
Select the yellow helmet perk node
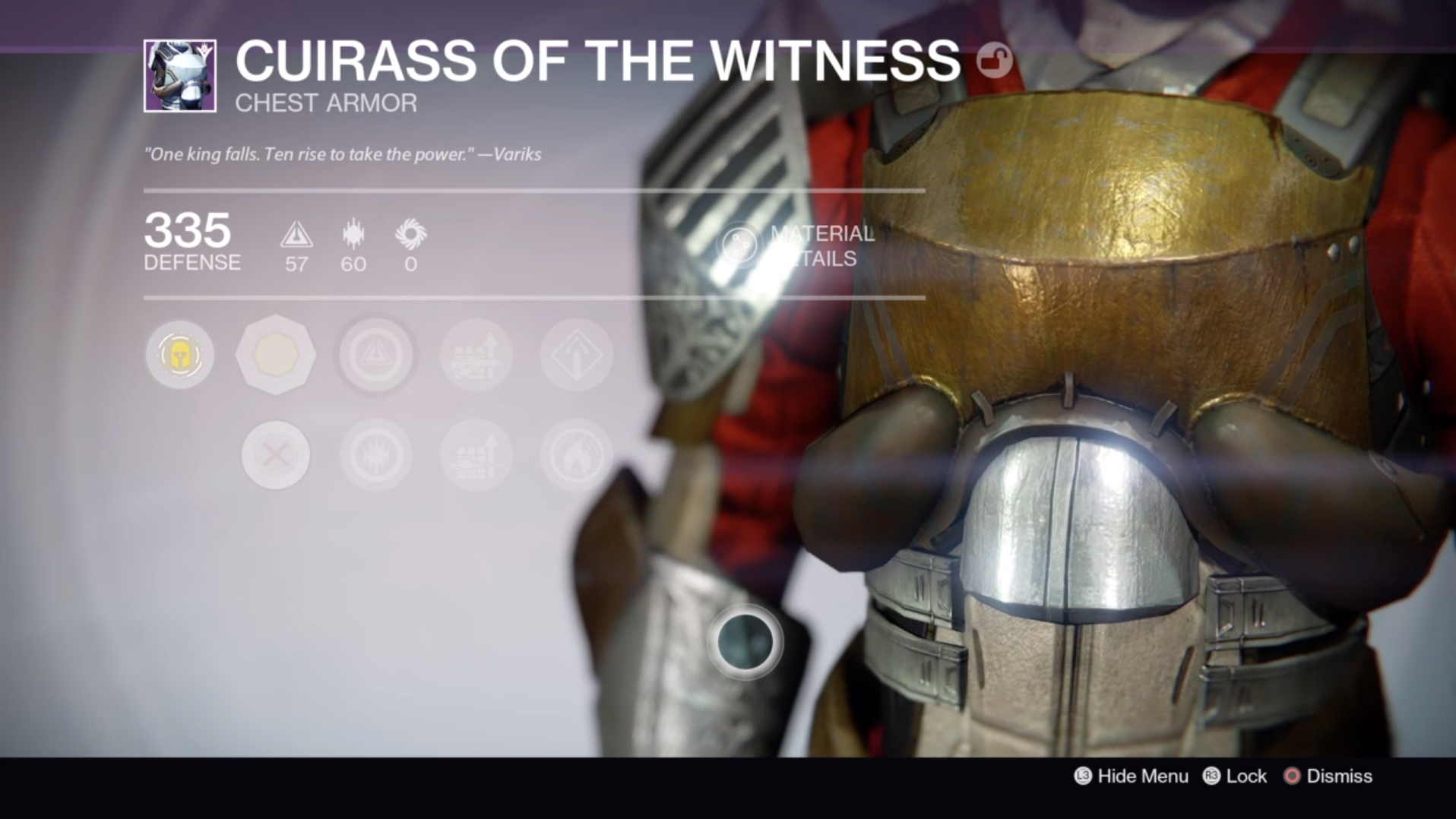(x=179, y=355)
